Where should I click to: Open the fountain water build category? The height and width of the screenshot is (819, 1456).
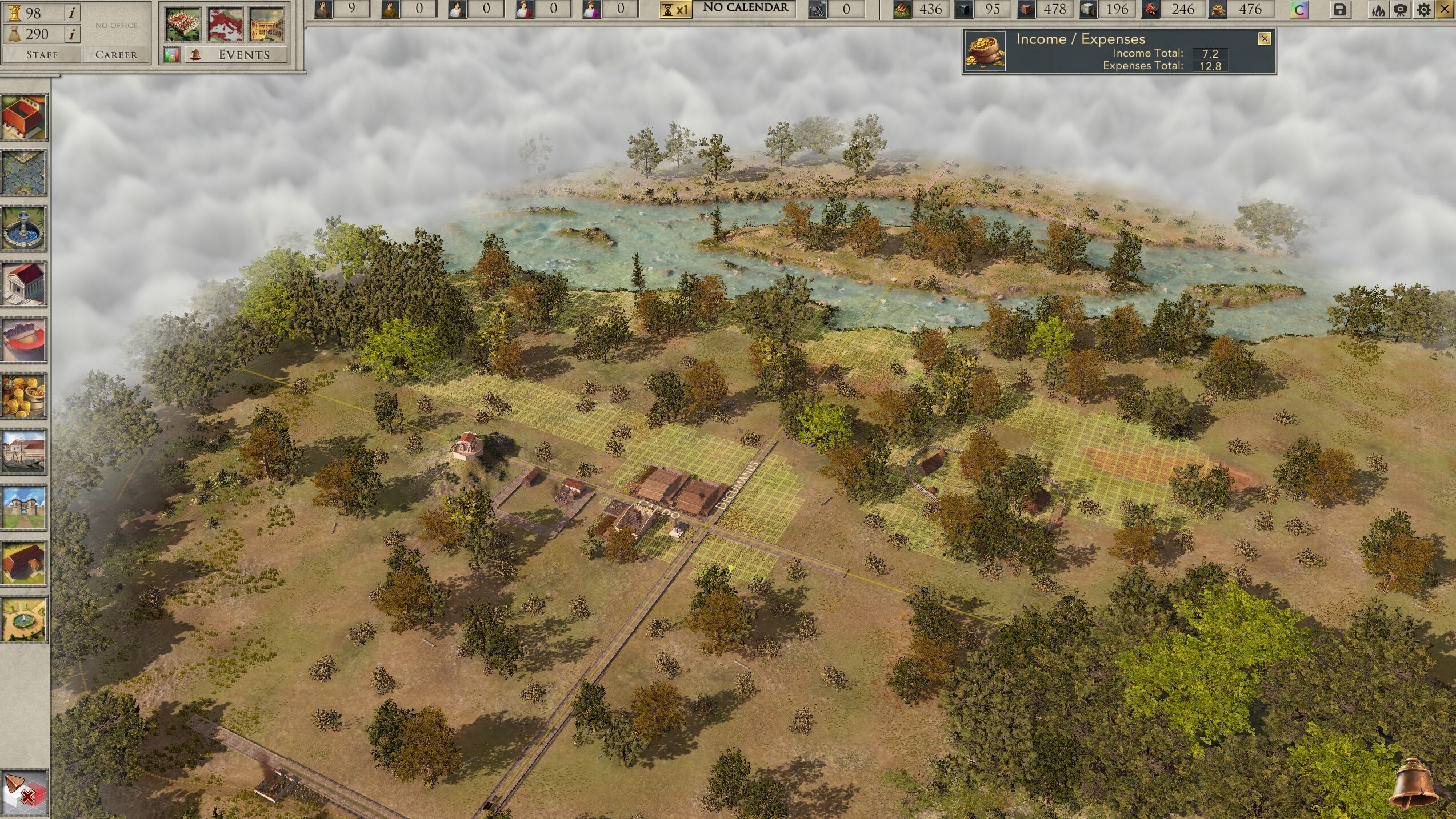[24, 229]
